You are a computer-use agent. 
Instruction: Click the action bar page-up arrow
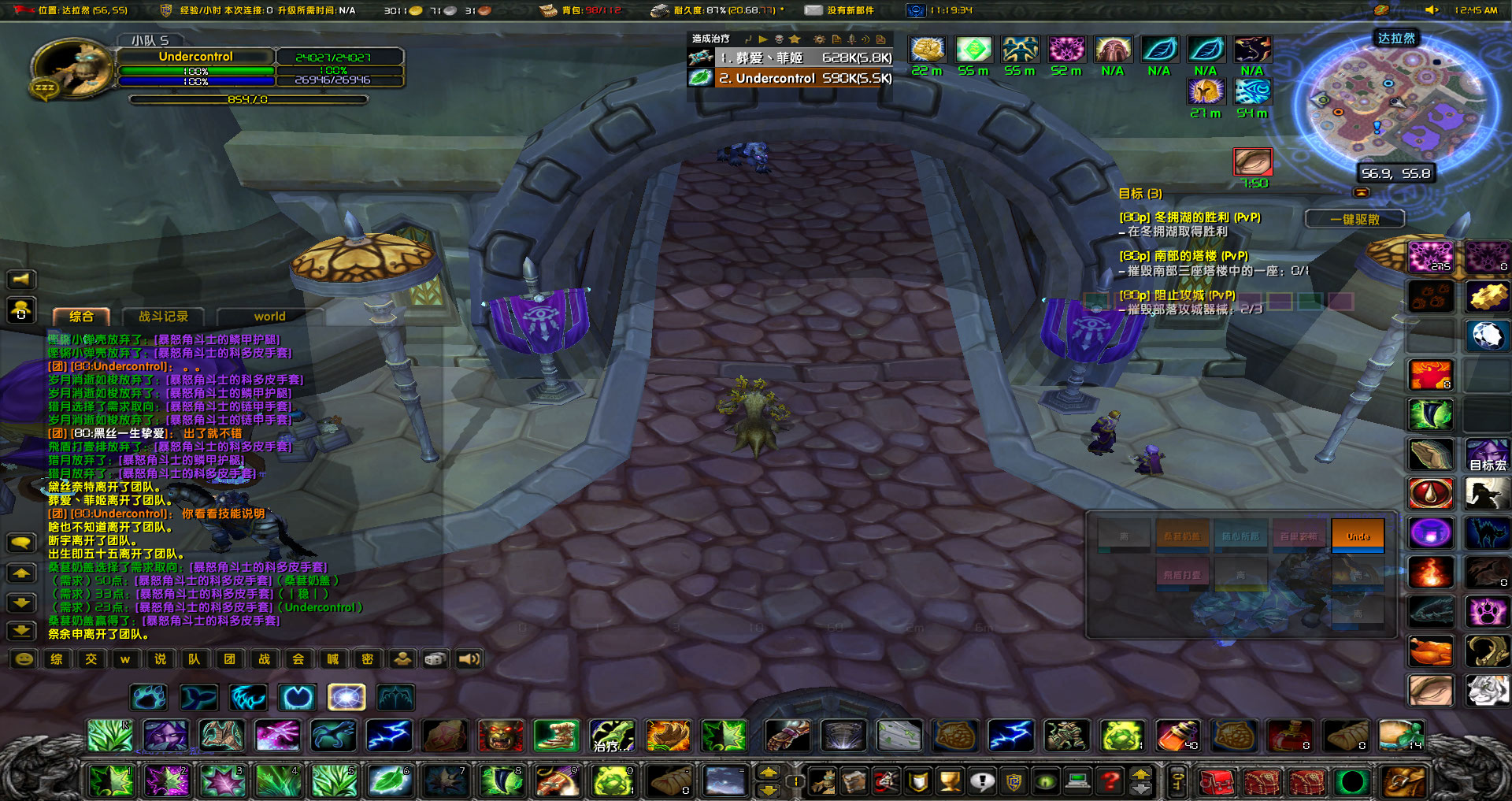769,772
